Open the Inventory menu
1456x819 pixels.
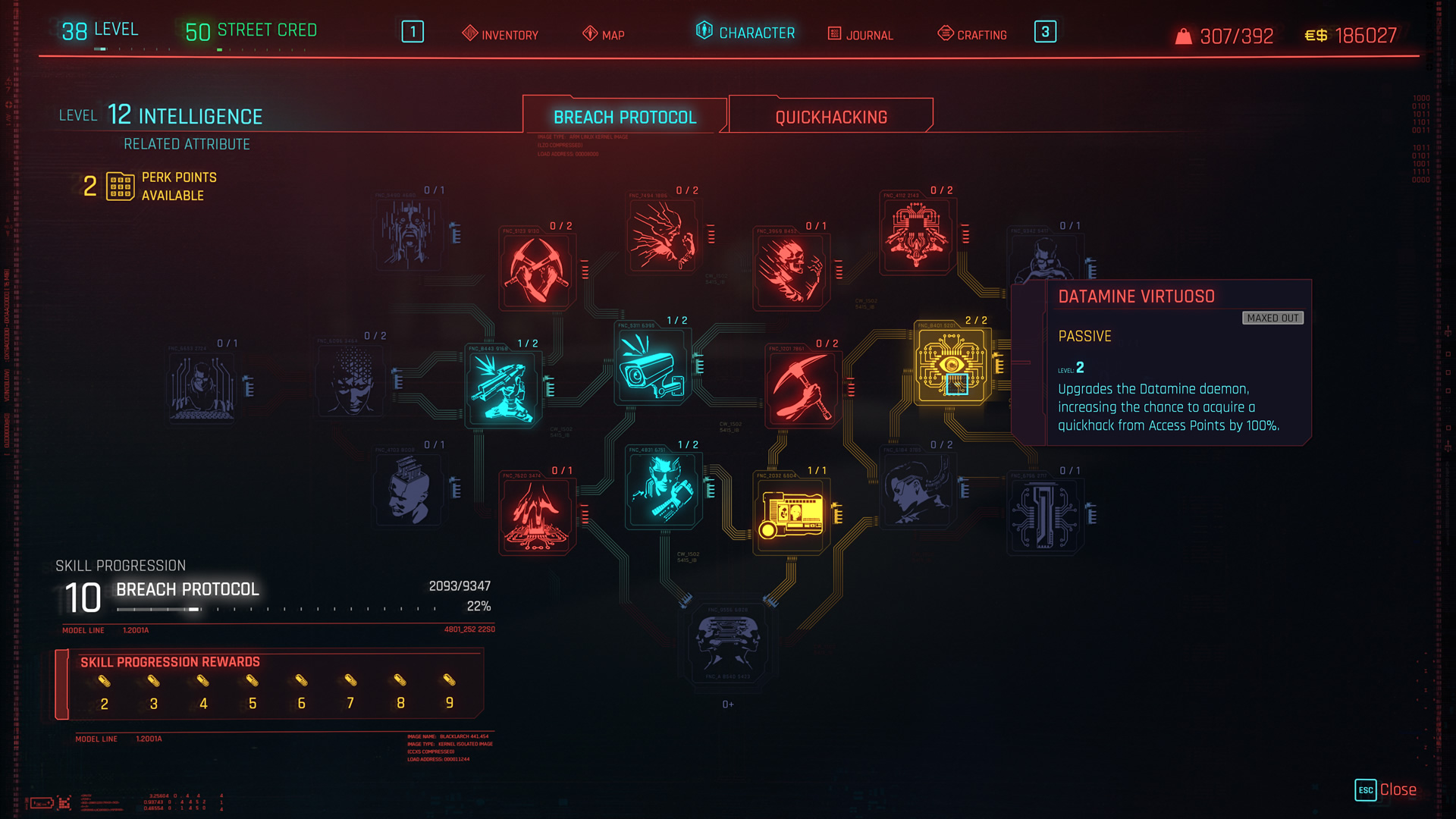coord(500,35)
